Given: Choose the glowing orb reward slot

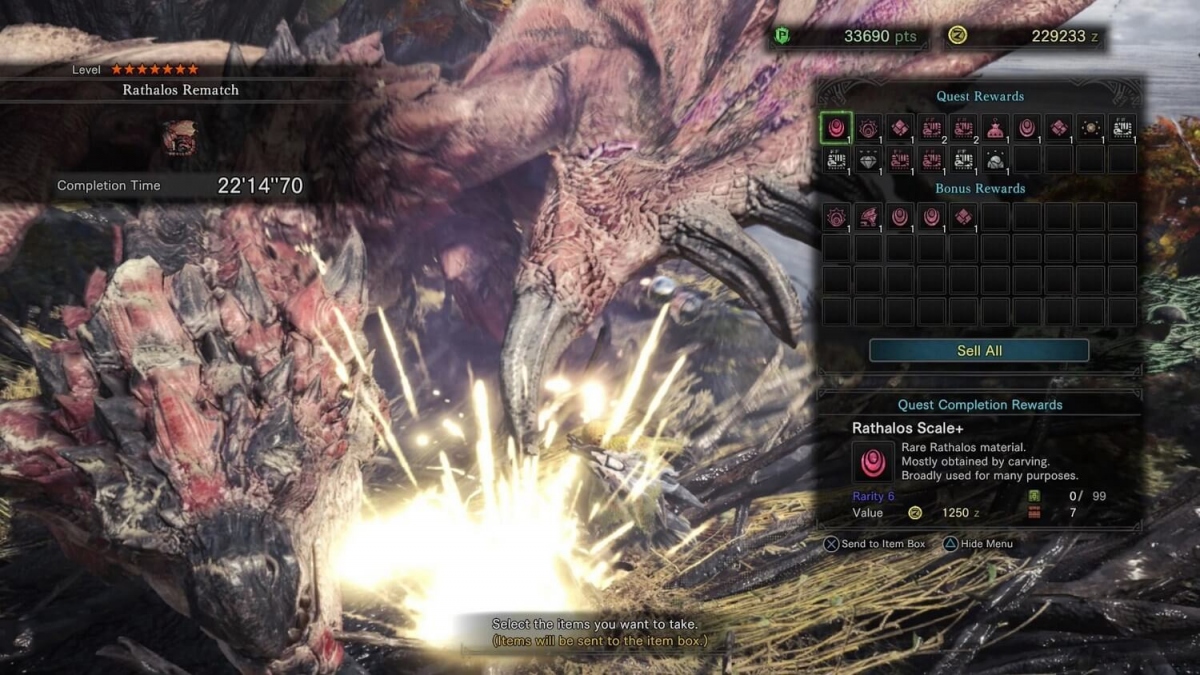Looking at the screenshot, I should tap(1090, 127).
